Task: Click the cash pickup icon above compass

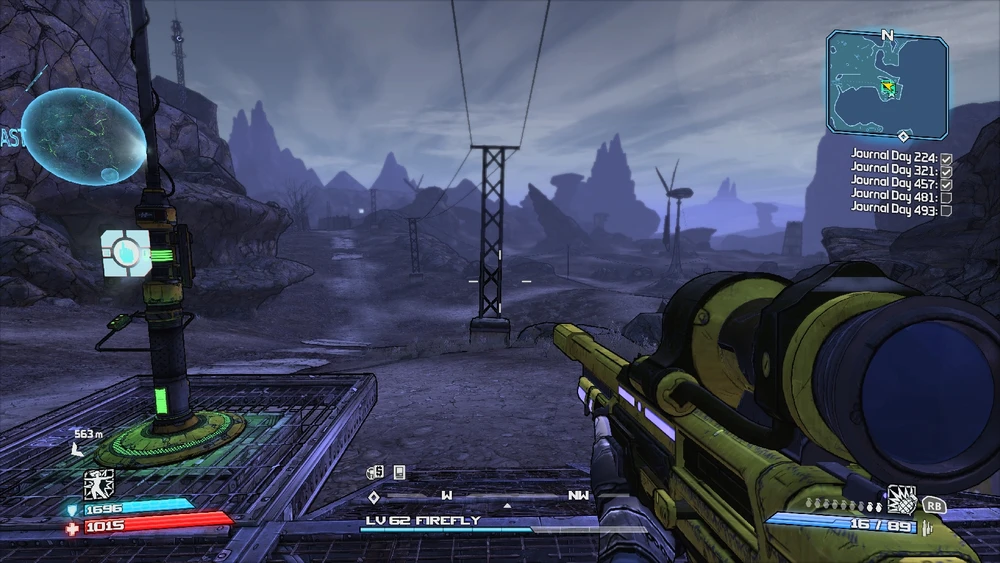Action: (x=376, y=472)
